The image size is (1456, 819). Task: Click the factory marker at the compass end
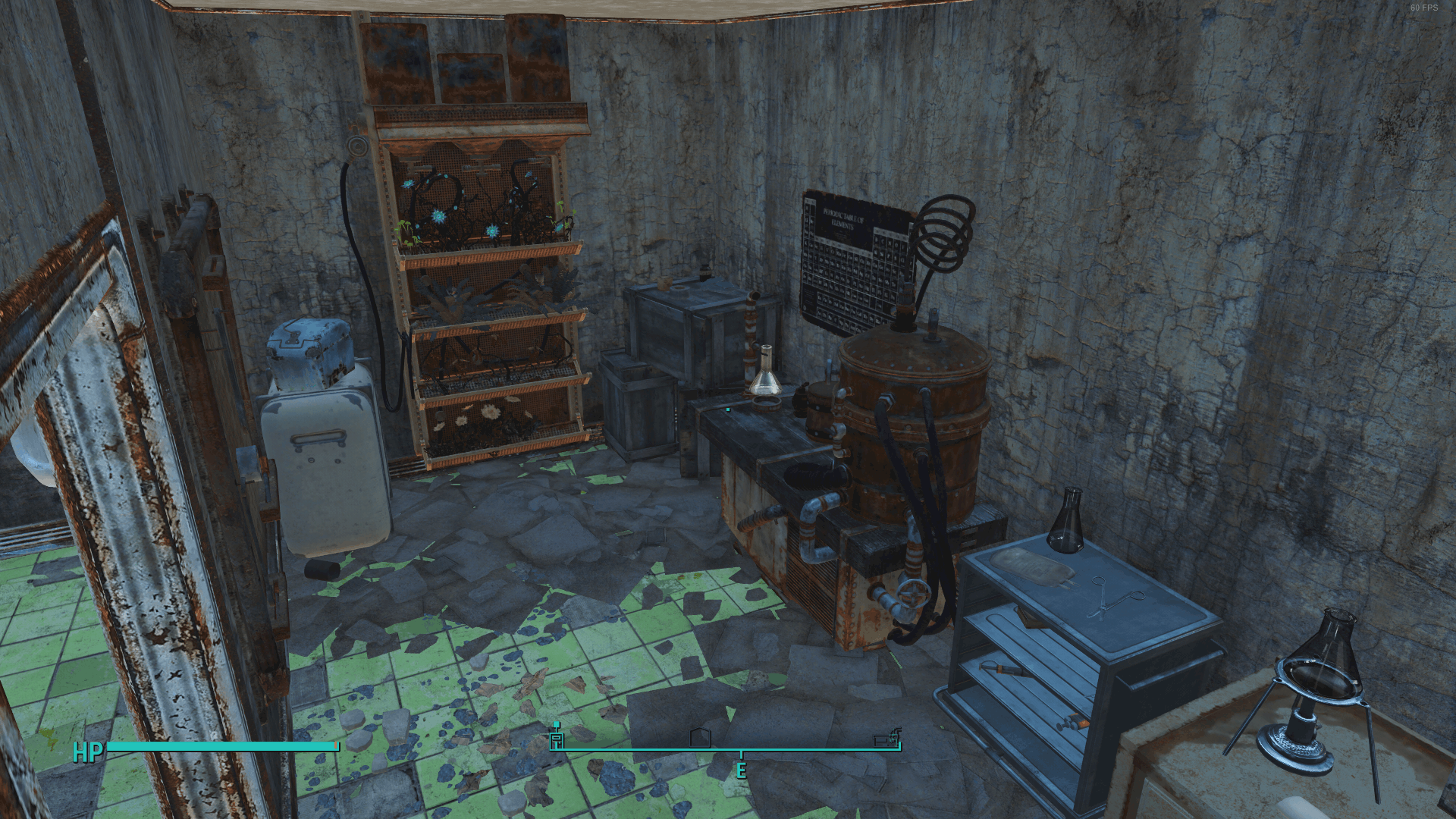pos(886,738)
